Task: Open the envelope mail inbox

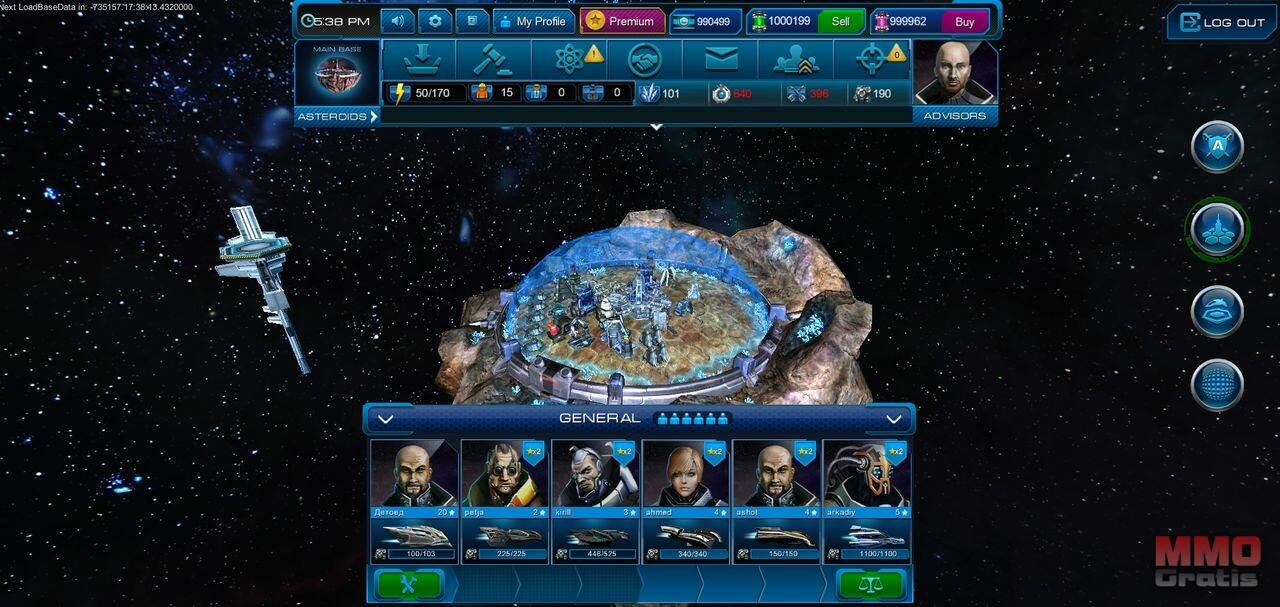Action: coord(720,60)
